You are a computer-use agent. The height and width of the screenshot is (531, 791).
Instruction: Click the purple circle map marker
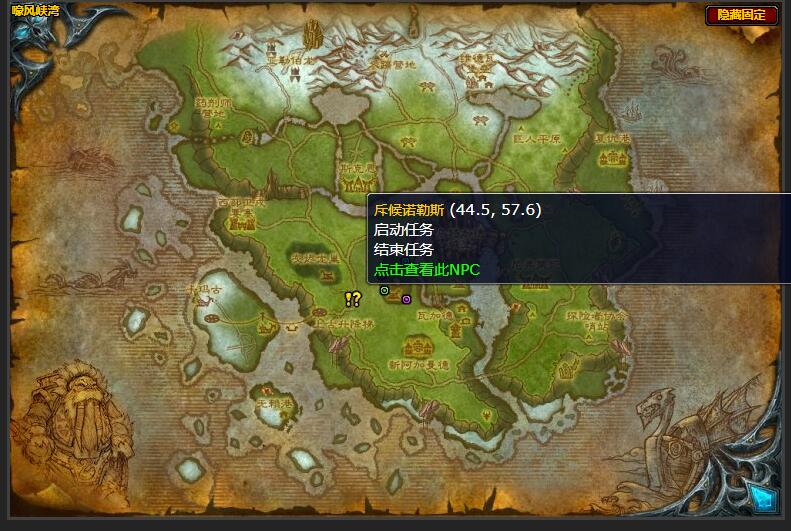click(x=406, y=299)
